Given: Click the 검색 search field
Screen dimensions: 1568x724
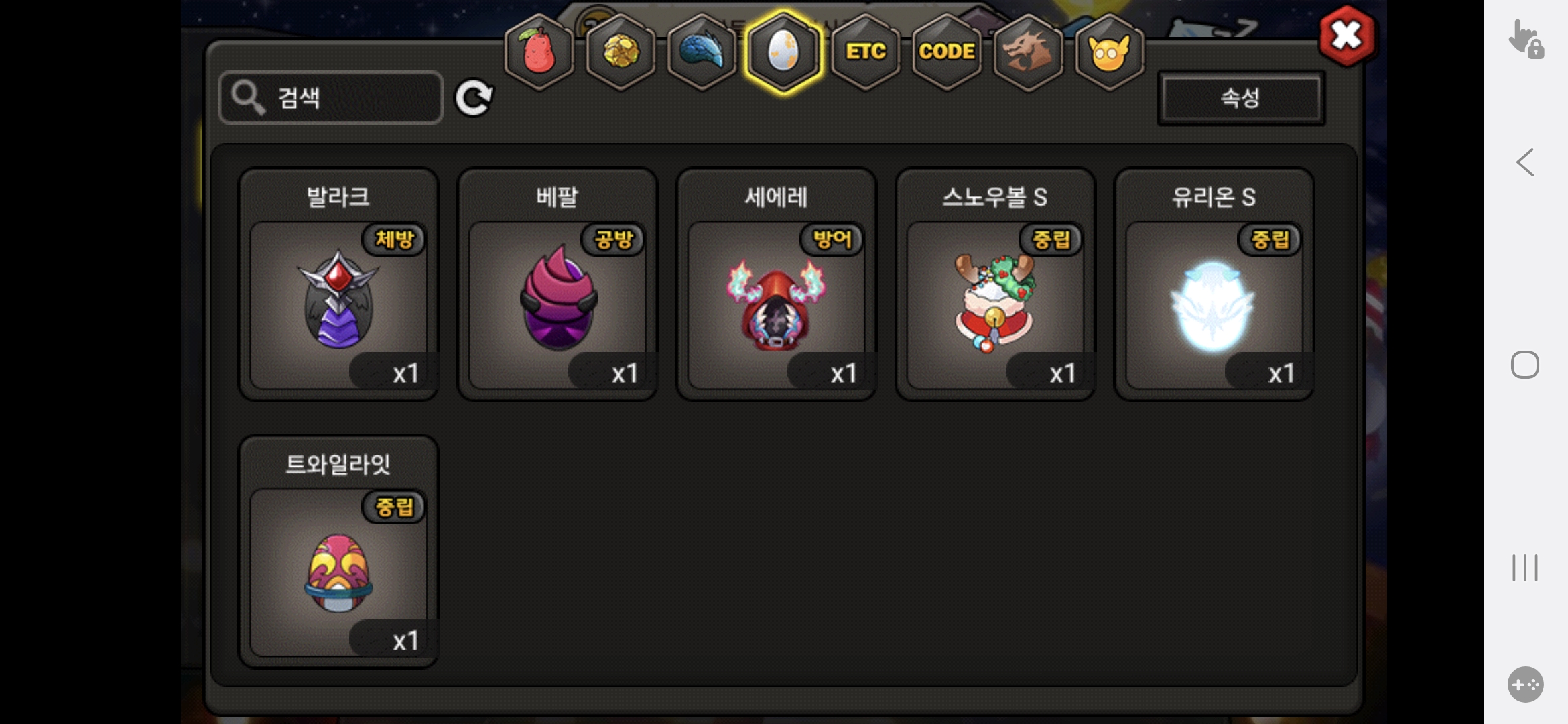Looking at the screenshot, I should pos(331,98).
